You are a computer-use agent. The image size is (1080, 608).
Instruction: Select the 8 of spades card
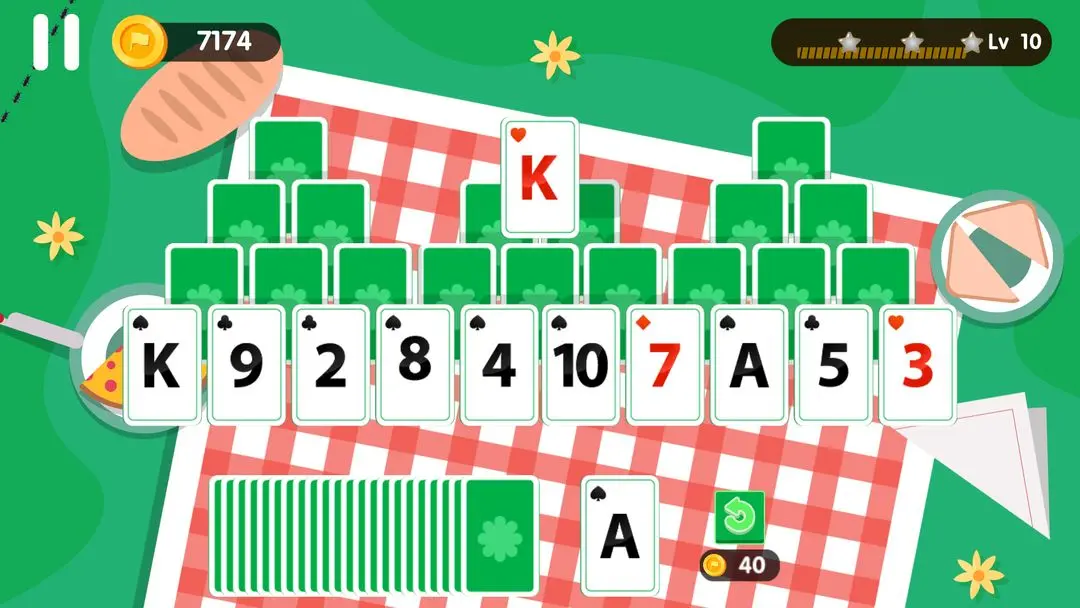[414, 365]
